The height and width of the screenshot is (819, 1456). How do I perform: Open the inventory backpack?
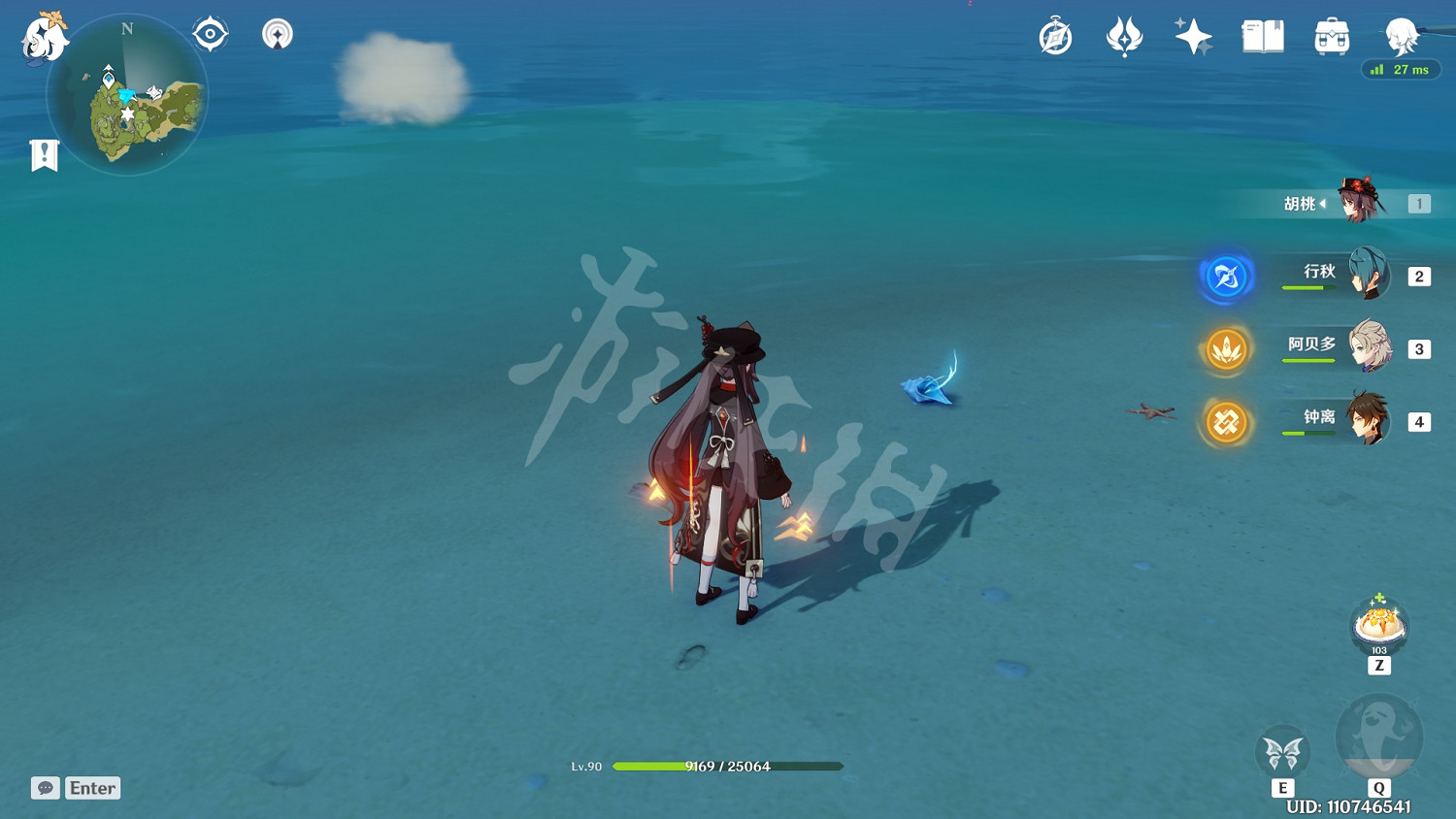1331,35
